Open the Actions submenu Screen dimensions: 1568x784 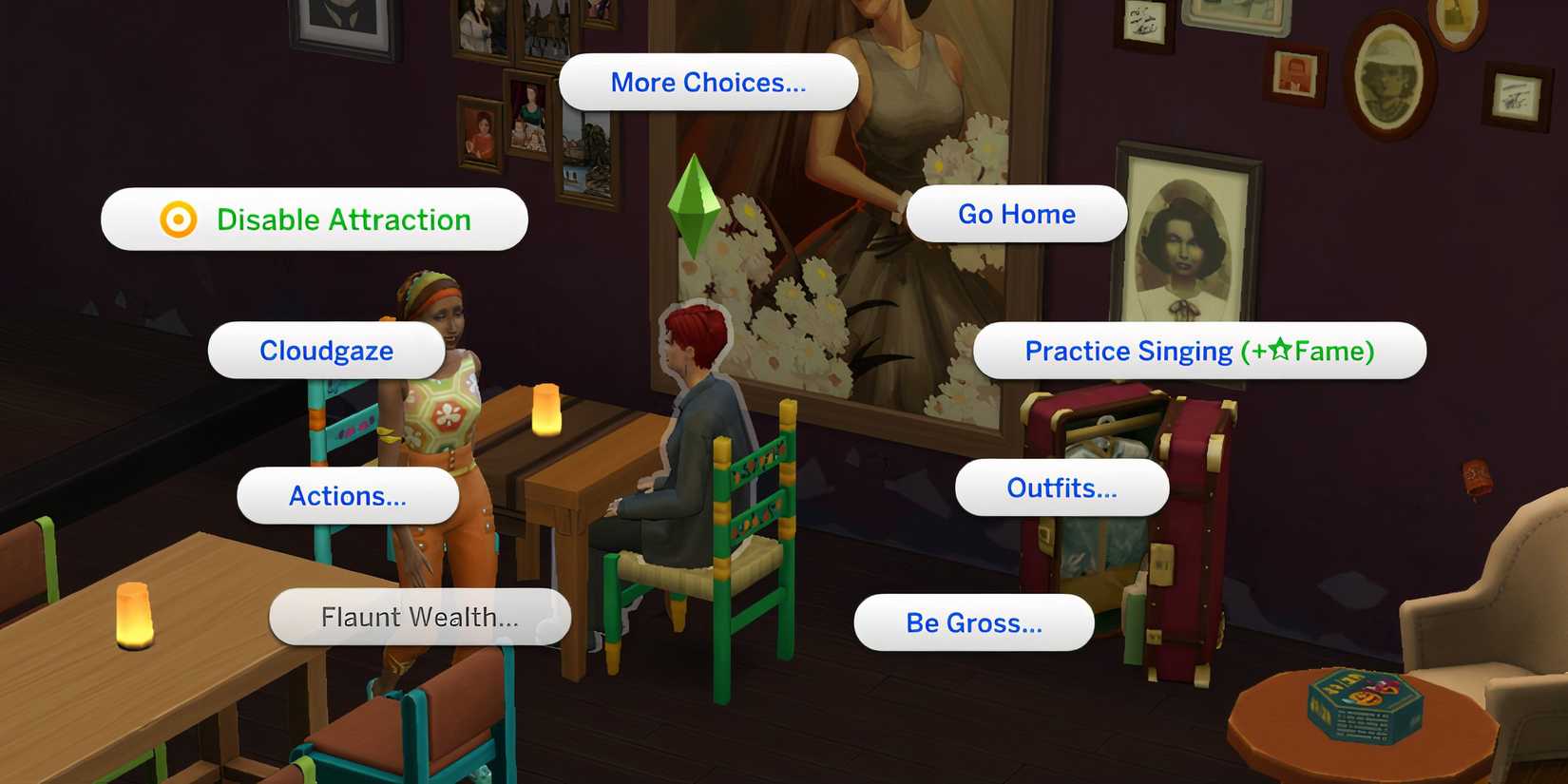[x=348, y=495]
